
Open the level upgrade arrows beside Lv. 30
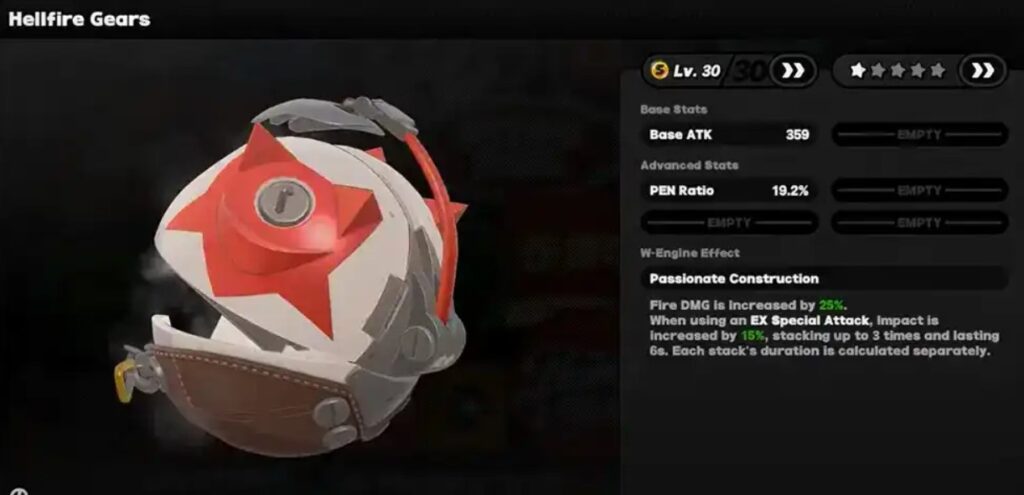(793, 71)
